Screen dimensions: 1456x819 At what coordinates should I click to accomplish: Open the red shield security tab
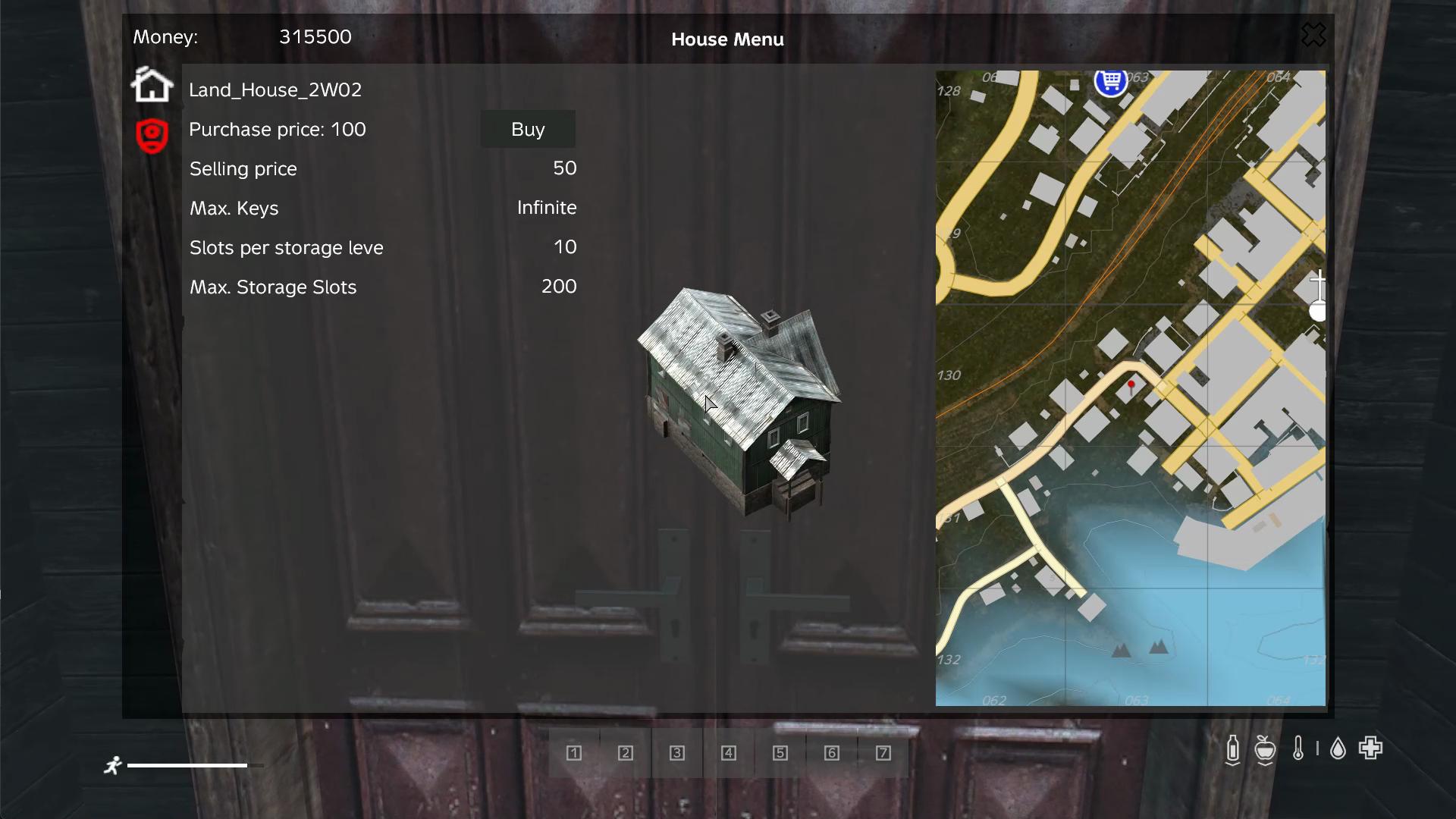pos(152,136)
